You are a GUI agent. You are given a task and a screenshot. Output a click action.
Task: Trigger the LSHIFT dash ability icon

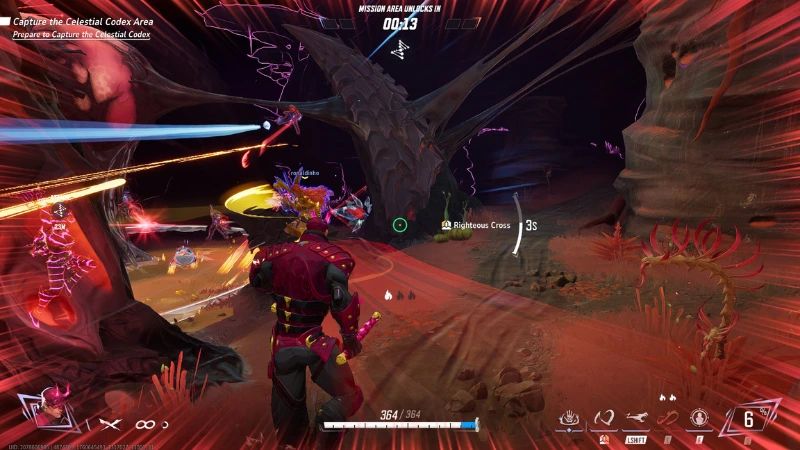click(635, 418)
